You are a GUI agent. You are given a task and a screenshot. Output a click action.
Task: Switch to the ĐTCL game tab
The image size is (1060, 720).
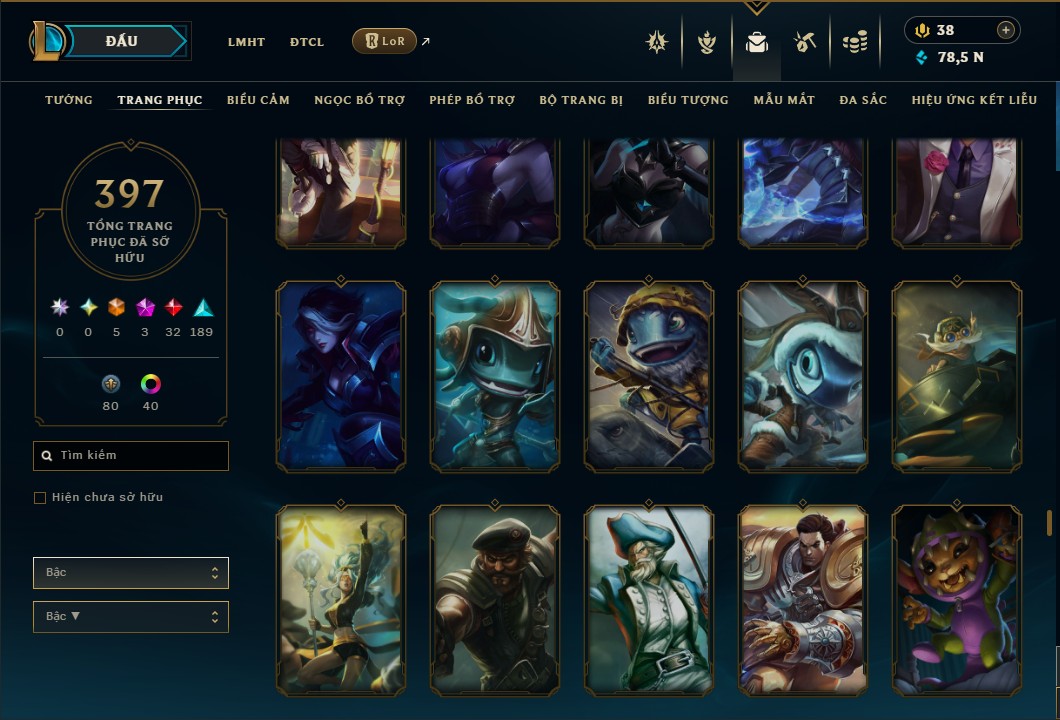point(307,42)
